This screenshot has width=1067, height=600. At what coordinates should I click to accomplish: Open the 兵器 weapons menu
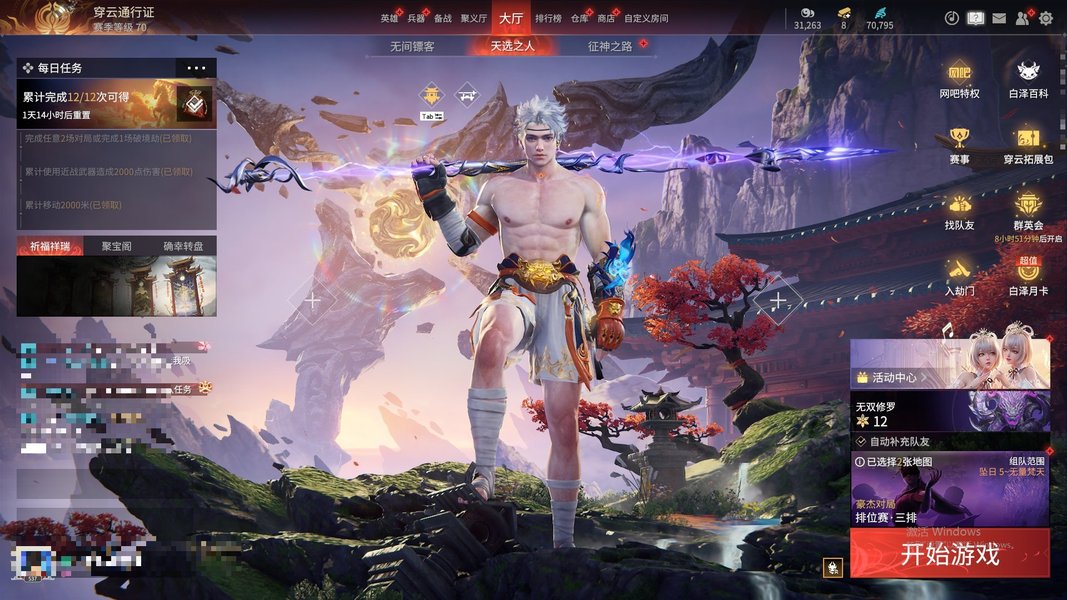(416, 18)
